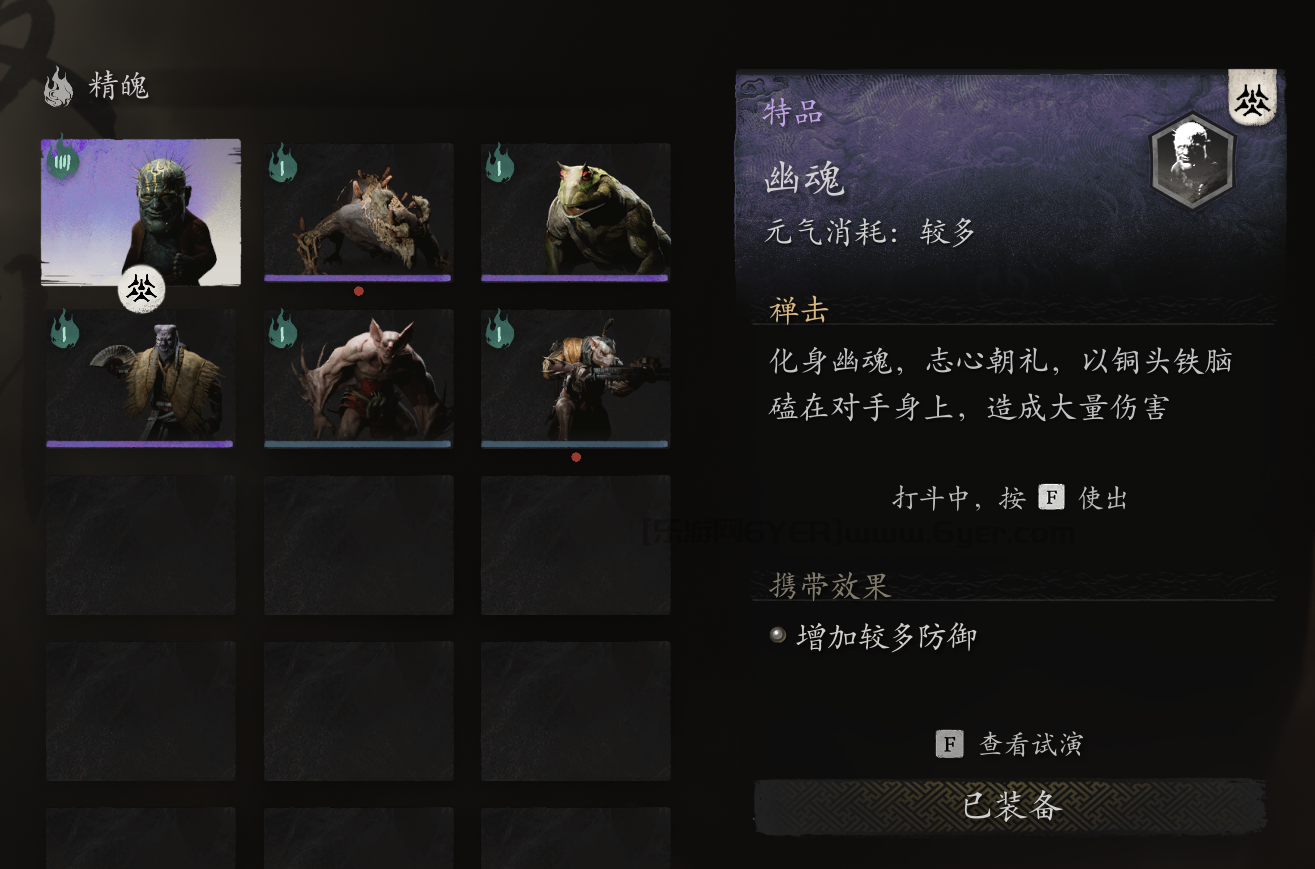Select the spiky creature spirit thumbnail
This screenshot has width=1315, height=869.
tap(358, 211)
